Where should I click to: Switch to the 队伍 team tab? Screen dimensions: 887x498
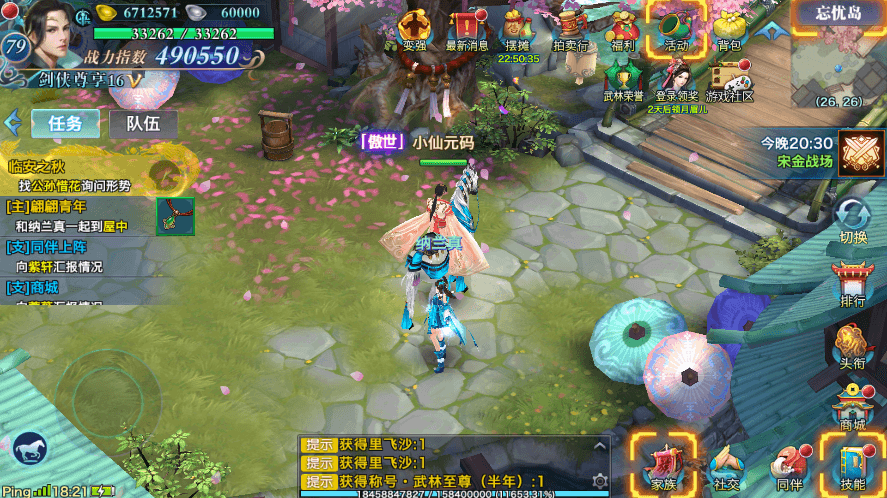(144, 124)
